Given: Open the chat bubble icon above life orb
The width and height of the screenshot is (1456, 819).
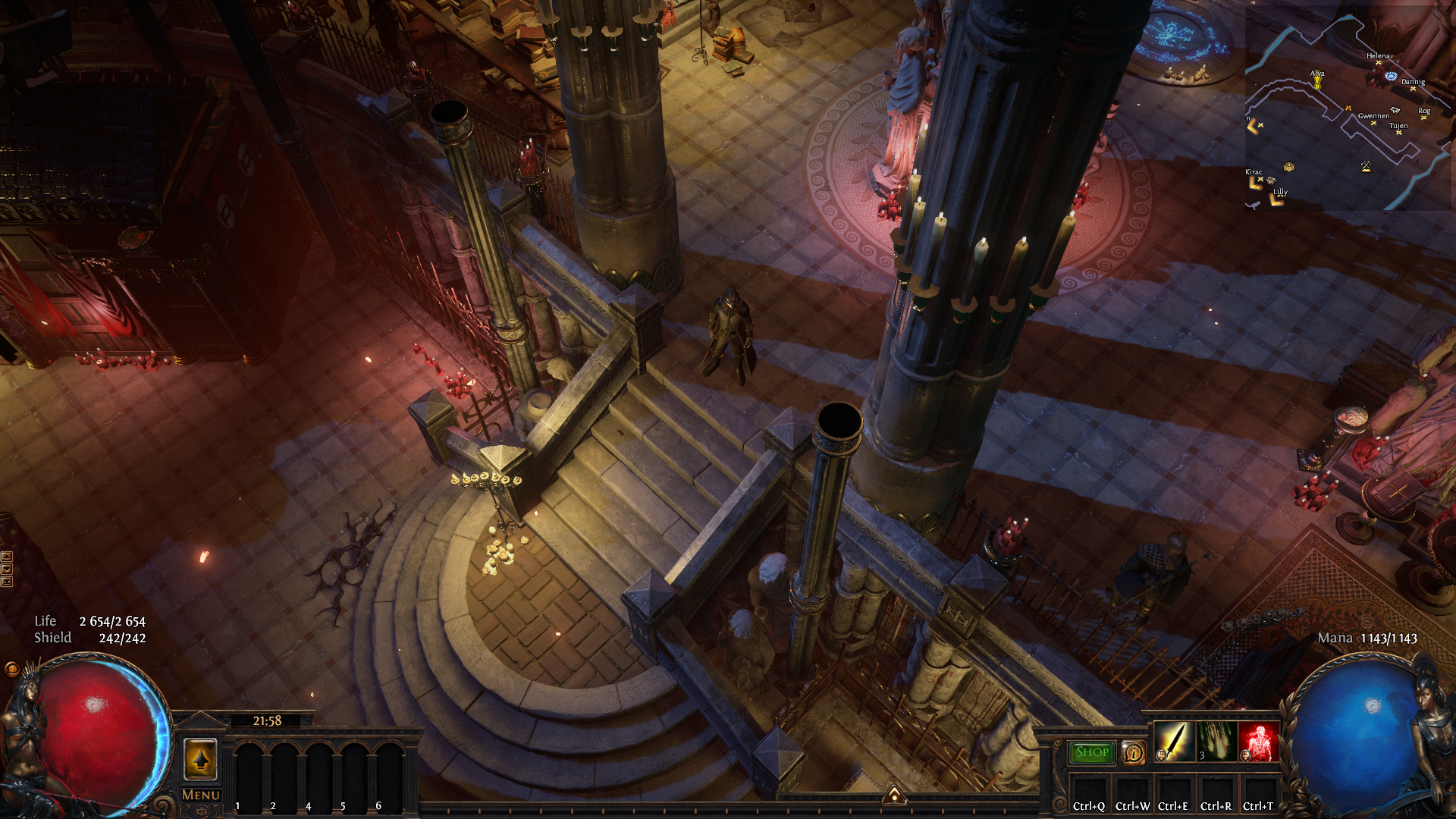Looking at the screenshot, I should (x=12, y=669).
